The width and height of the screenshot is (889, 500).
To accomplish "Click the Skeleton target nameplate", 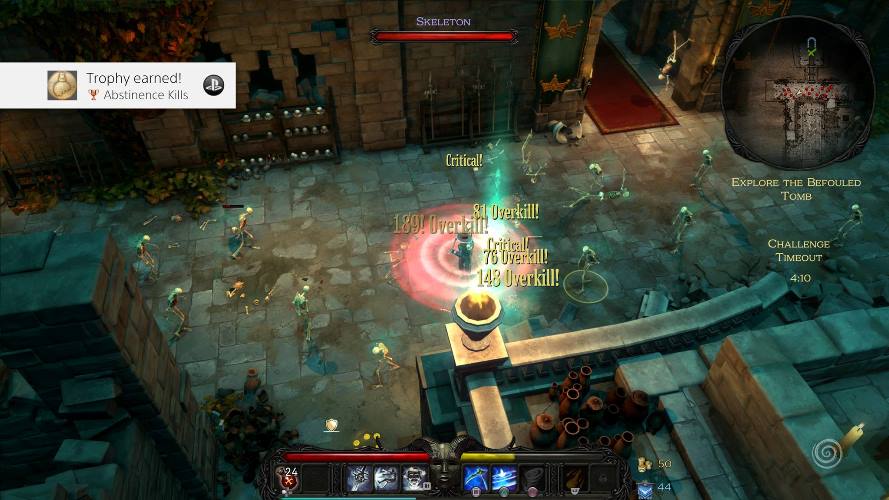I will (443, 22).
